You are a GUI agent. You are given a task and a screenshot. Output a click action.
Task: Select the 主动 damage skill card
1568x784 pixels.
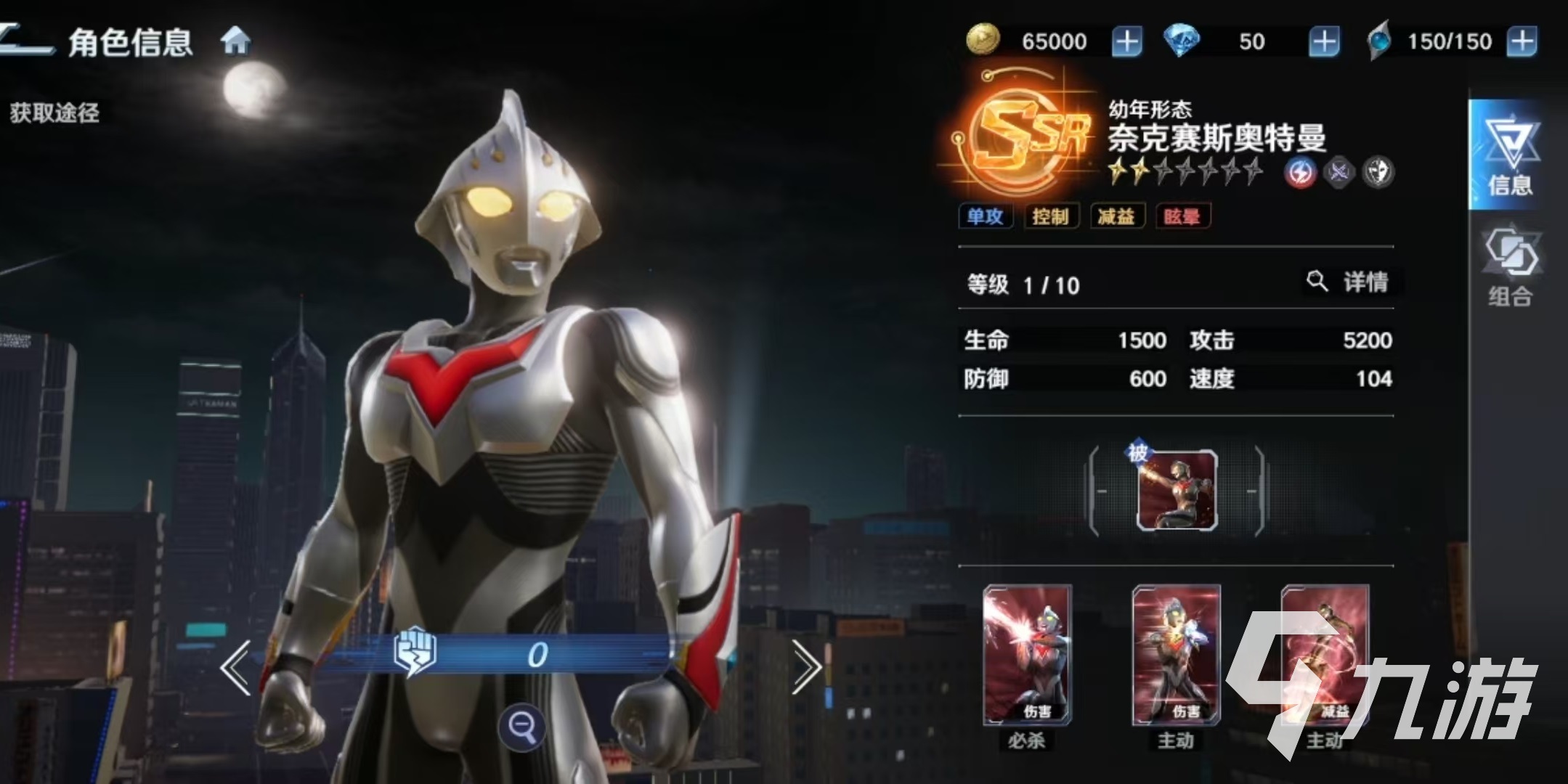coord(1176,656)
